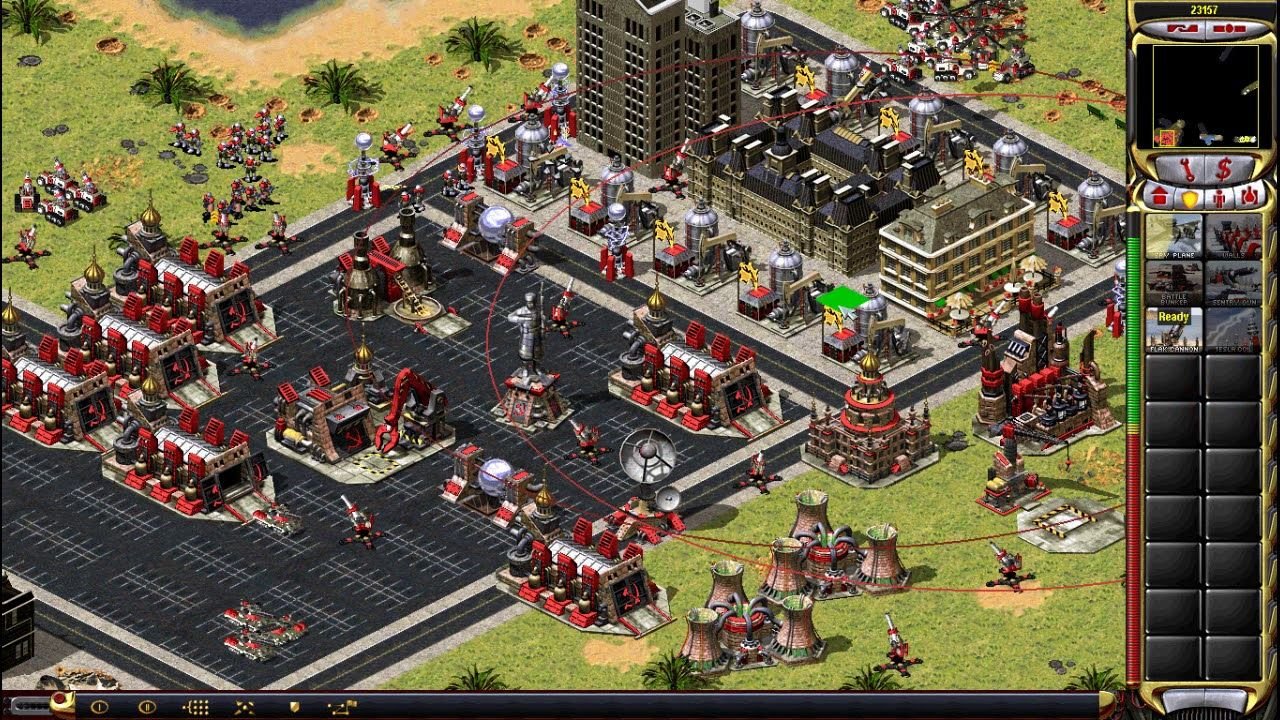The width and height of the screenshot is (1280, 720).
Task: Select the Sentry Gun build icon
Action: (x=1233, y=284)
